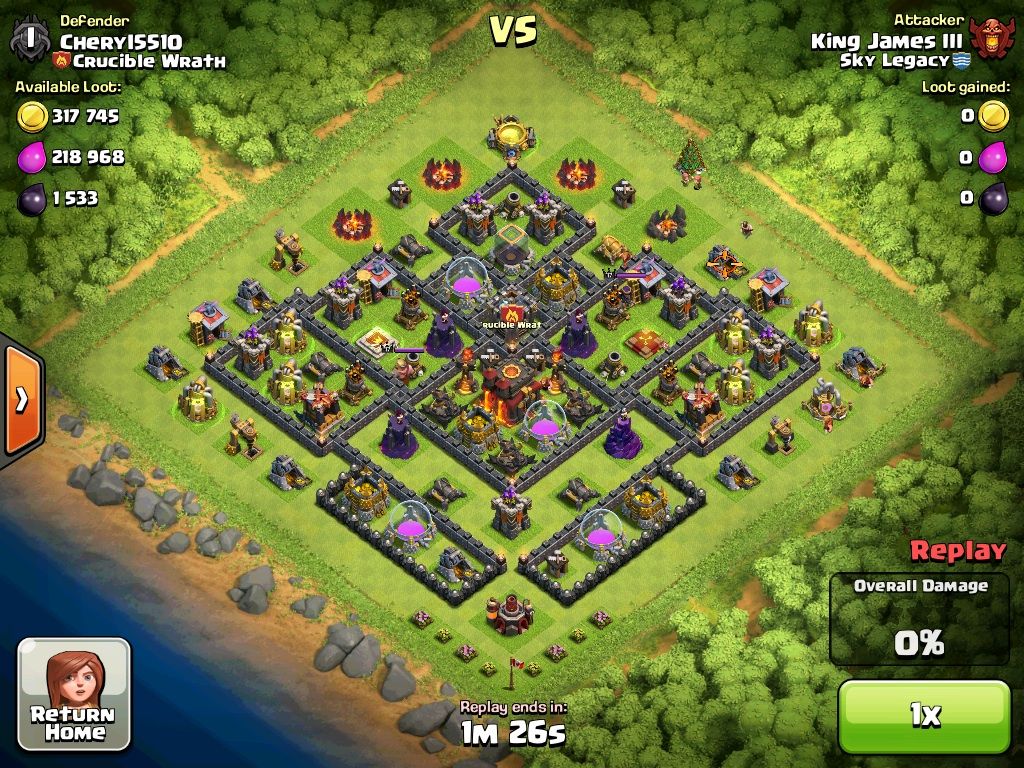Screen dimensions: 1024x768
Task: Open attacker King James III's profile name
Action: coord(886,41)
